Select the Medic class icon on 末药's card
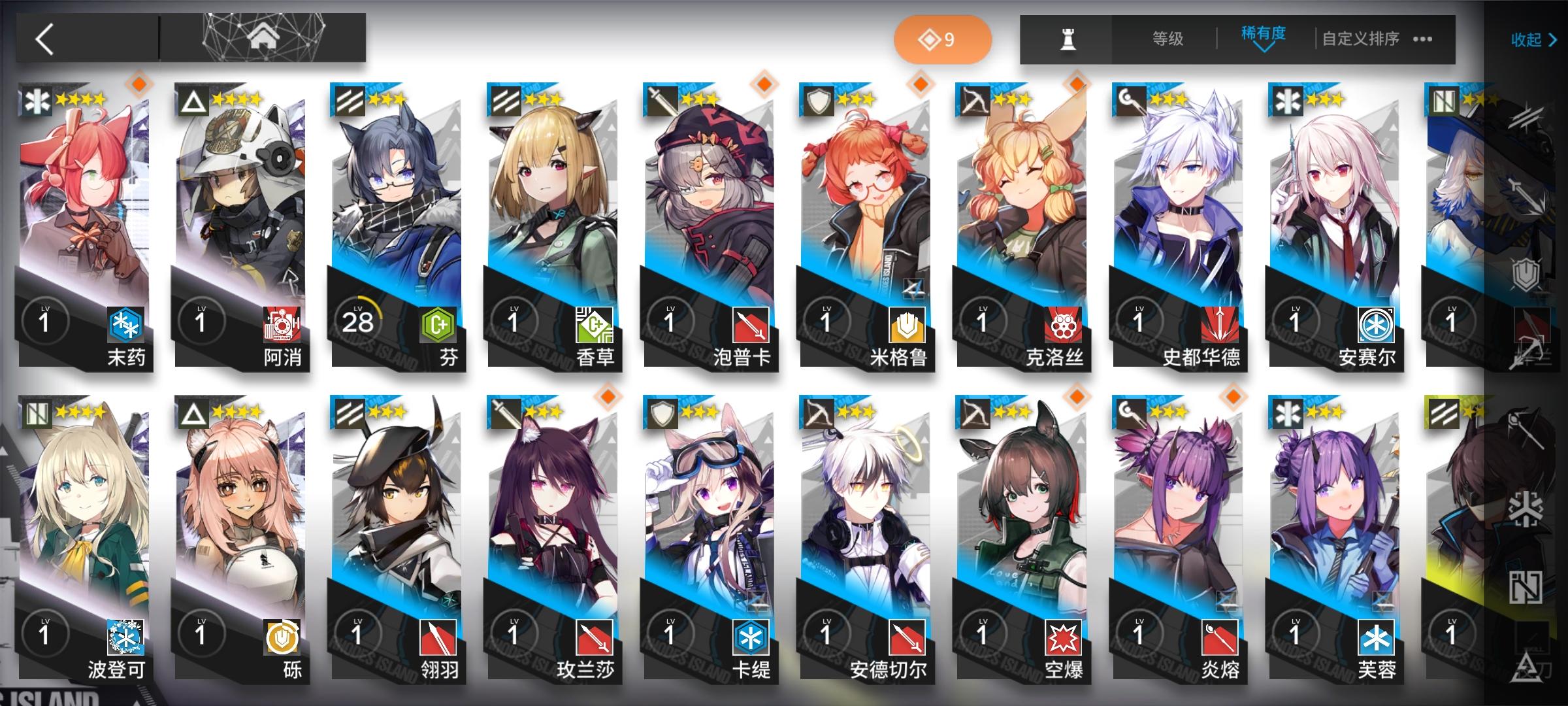The width and height of the screenshot is (1568, 706). [x=36, y=101]
